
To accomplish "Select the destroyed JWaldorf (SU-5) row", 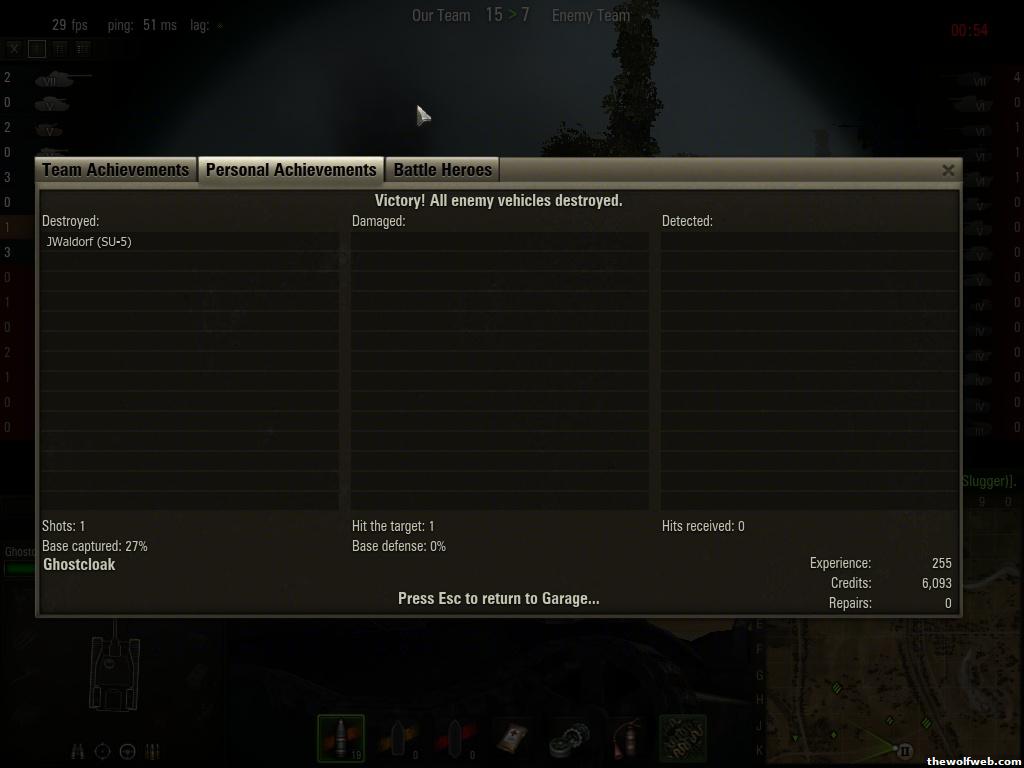I will 189,242.
